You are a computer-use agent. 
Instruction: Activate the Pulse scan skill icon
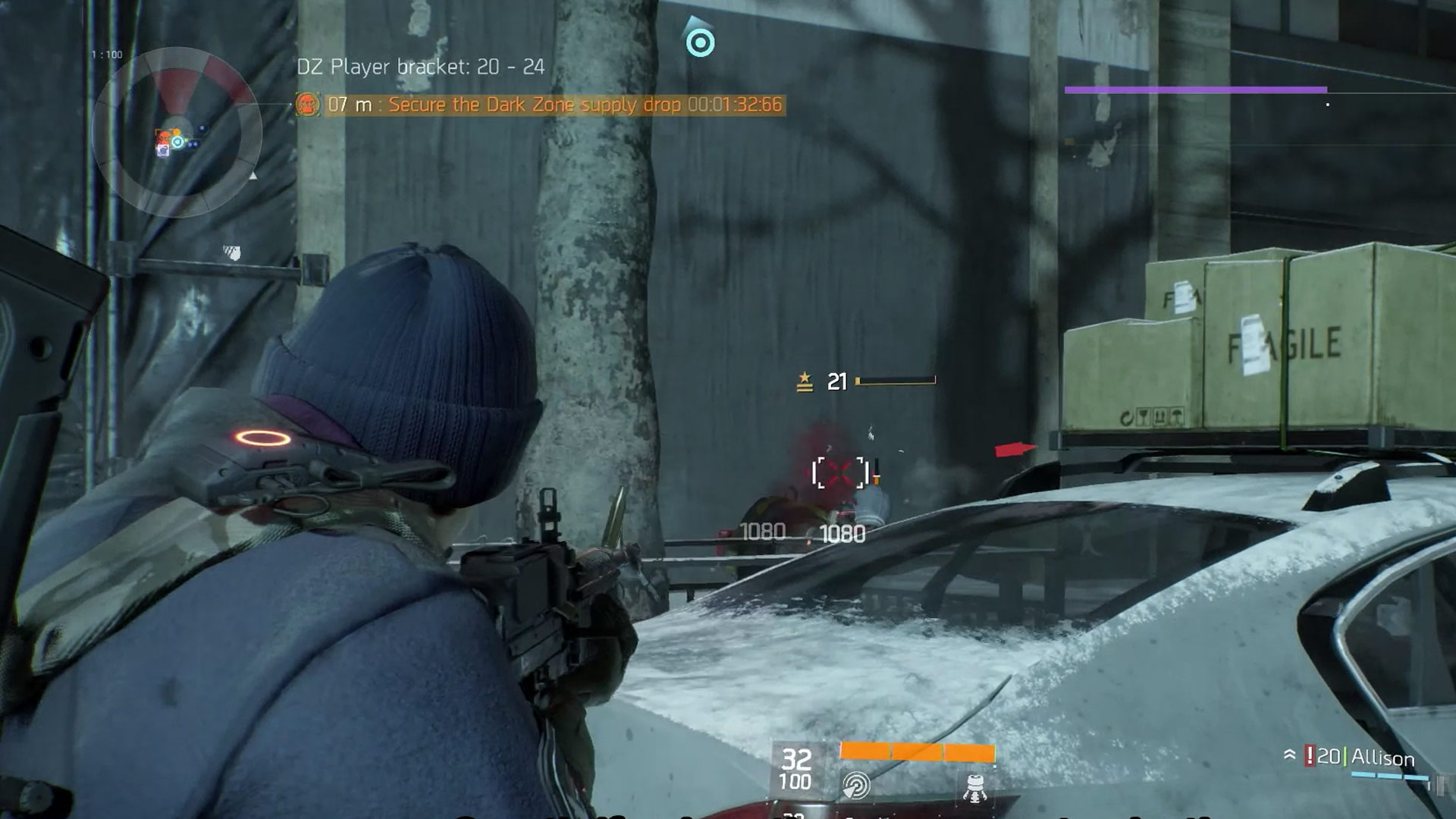[x=856, y=786]
